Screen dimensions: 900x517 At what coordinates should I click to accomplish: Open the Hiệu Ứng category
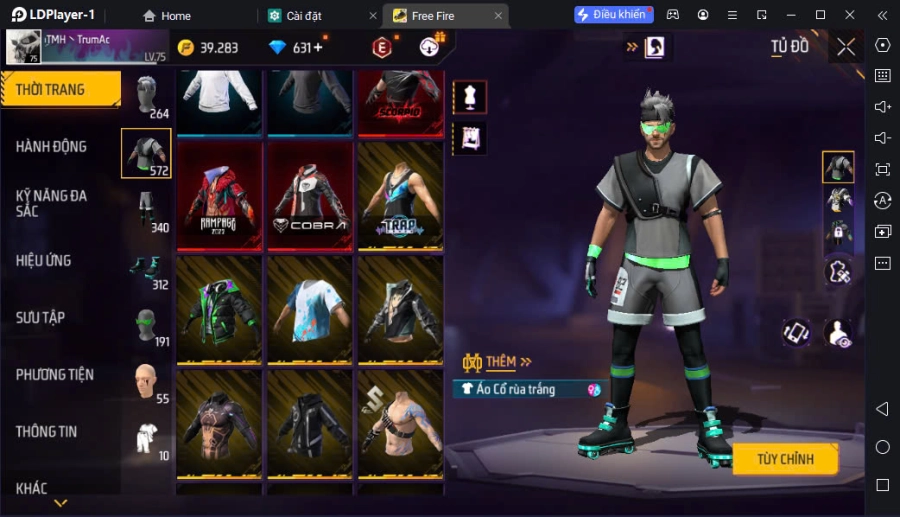pyautogui.click(x=44, y=261)
